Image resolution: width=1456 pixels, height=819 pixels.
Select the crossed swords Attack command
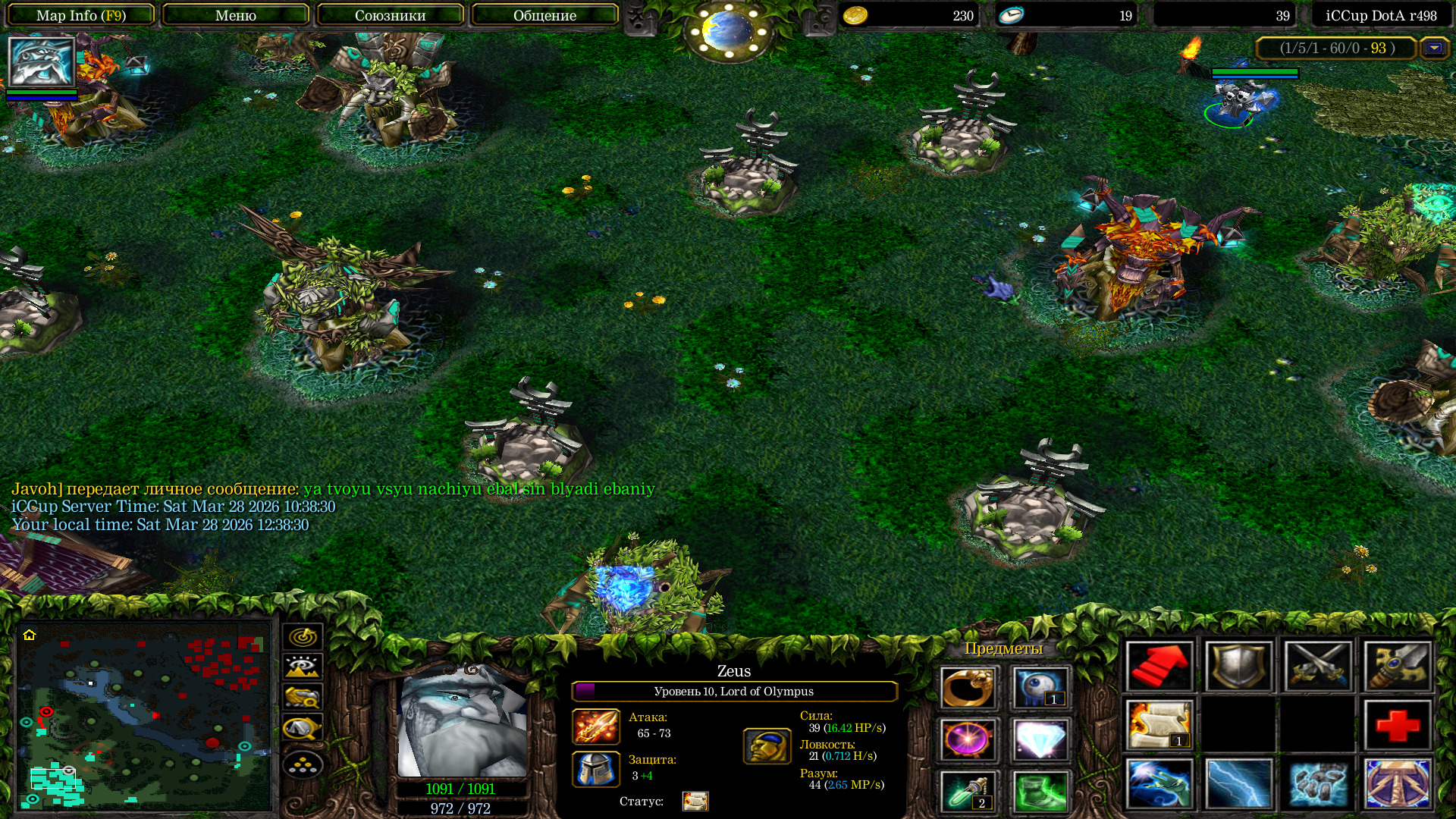pyautogui.click(x=1318, y=667)
